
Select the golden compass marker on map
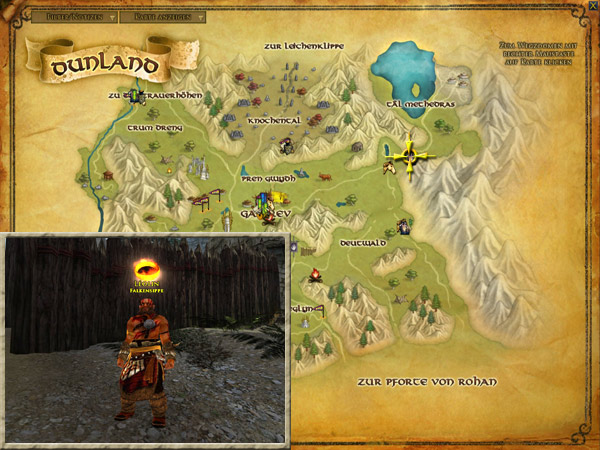pos(410,157)
